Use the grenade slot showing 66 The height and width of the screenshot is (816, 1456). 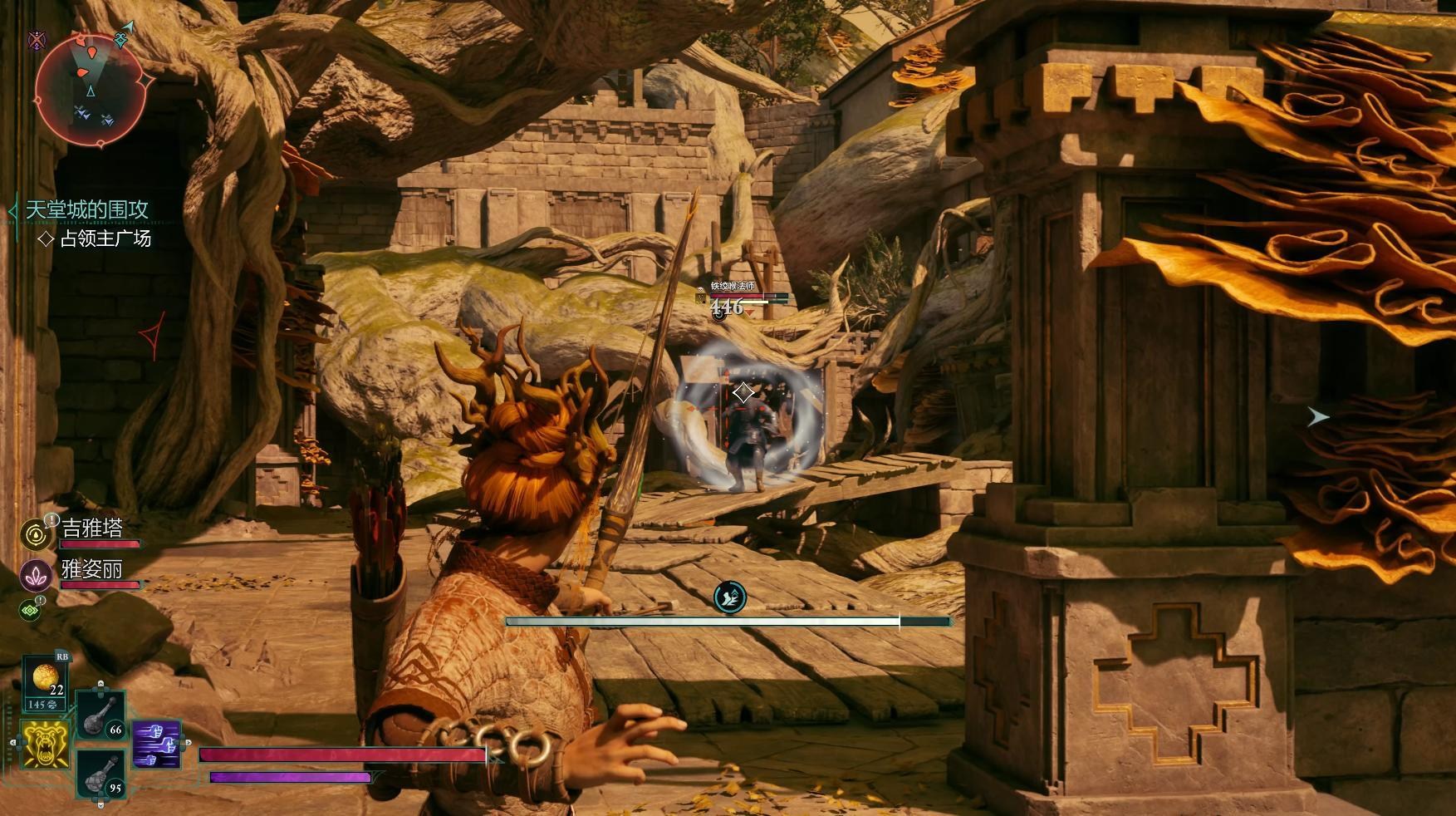[x=101, y=716]
